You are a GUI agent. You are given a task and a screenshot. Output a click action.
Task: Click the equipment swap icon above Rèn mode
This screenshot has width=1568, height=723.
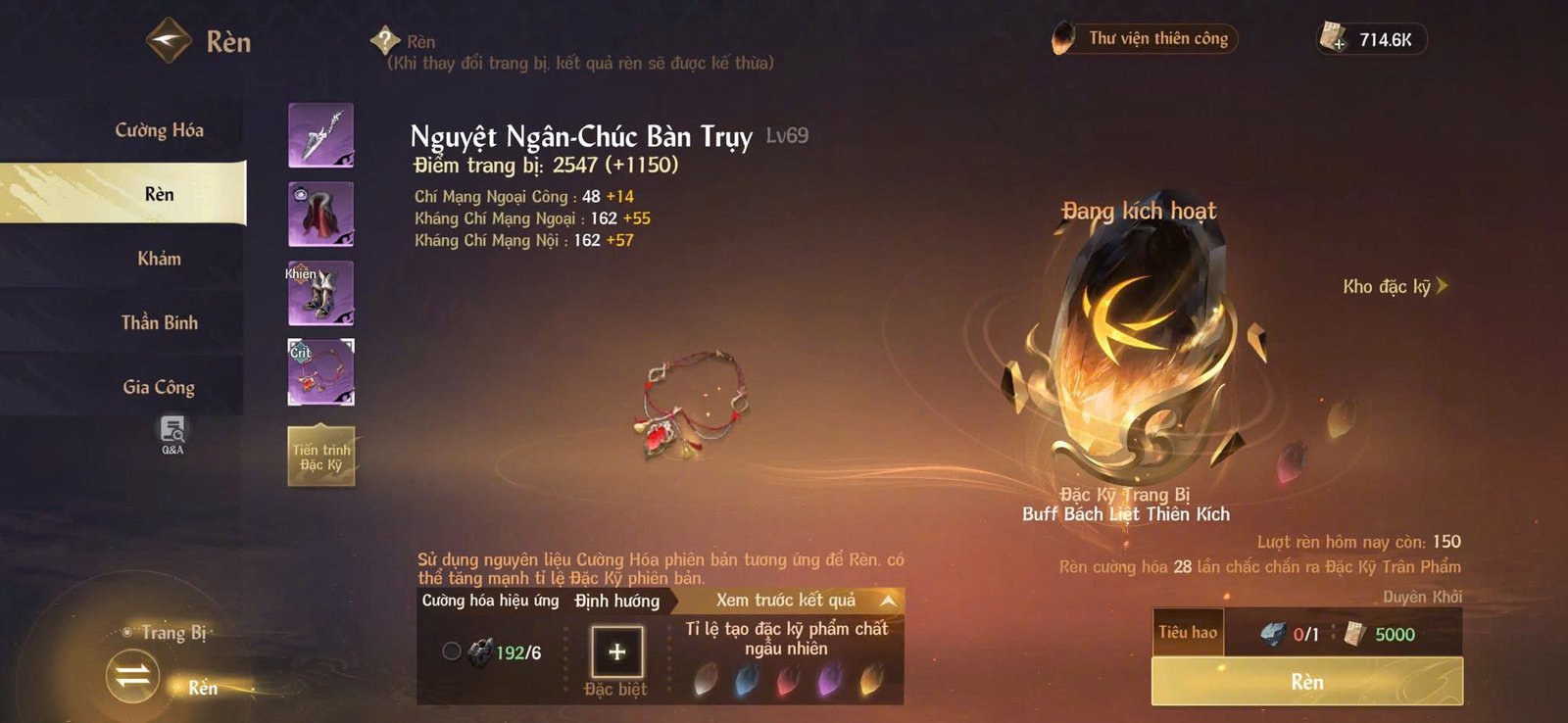pyautogui.click(x=133, y=677)
